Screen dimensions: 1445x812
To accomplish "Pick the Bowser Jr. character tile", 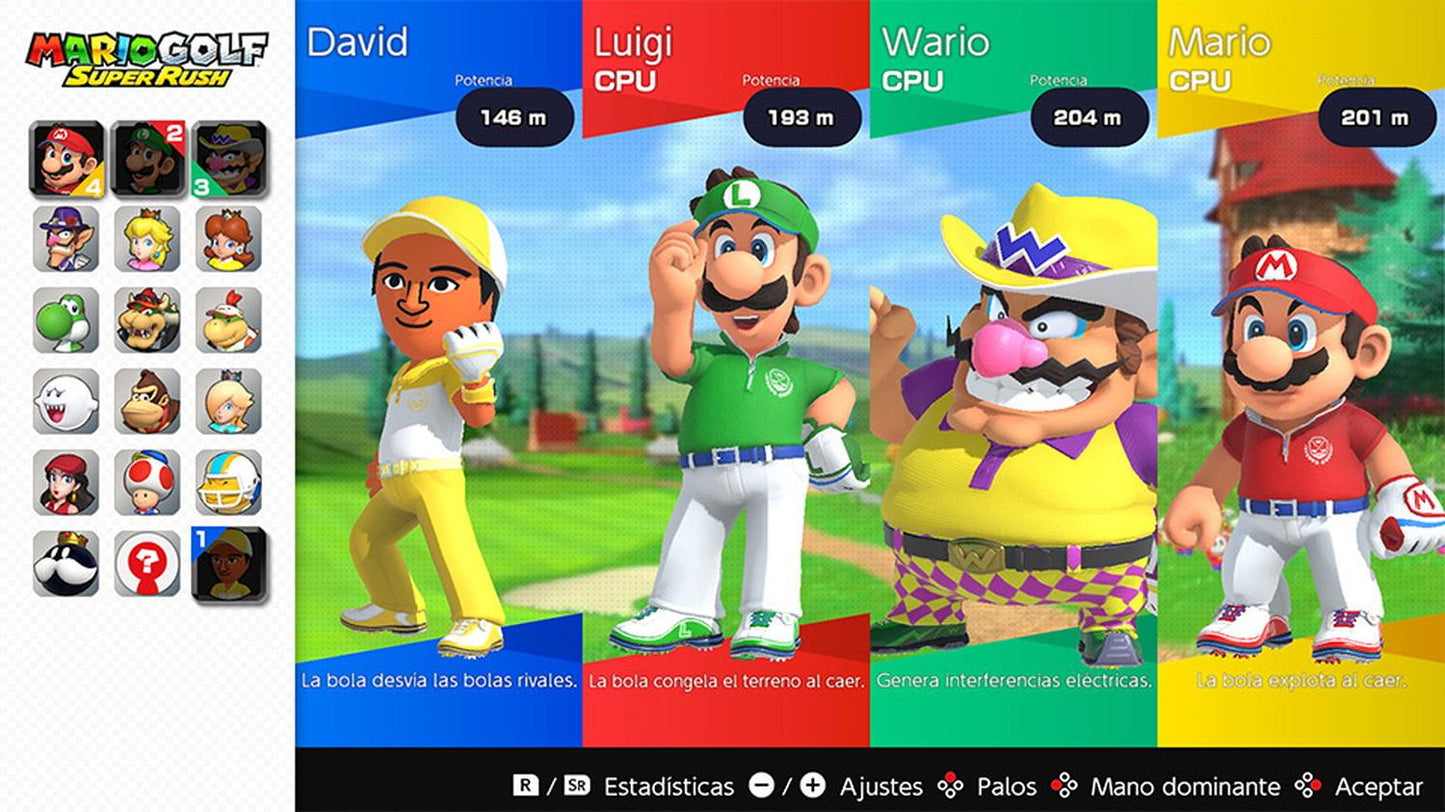I will coord(229,320).
